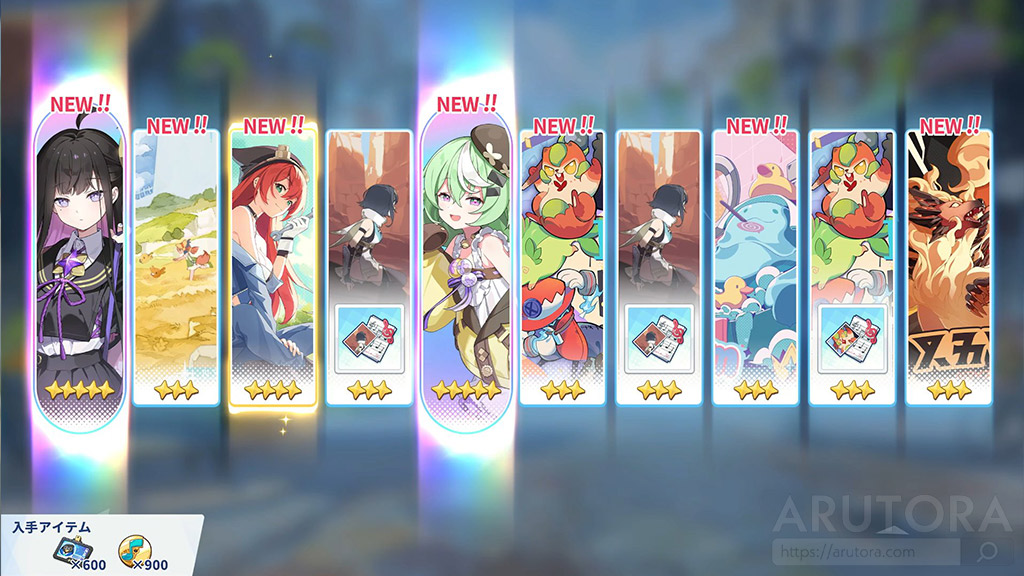Image resolution: width=1024 pixels, height=576 pixels.
Task: Choose the farm field landscape card
Action: click(176, 265)
